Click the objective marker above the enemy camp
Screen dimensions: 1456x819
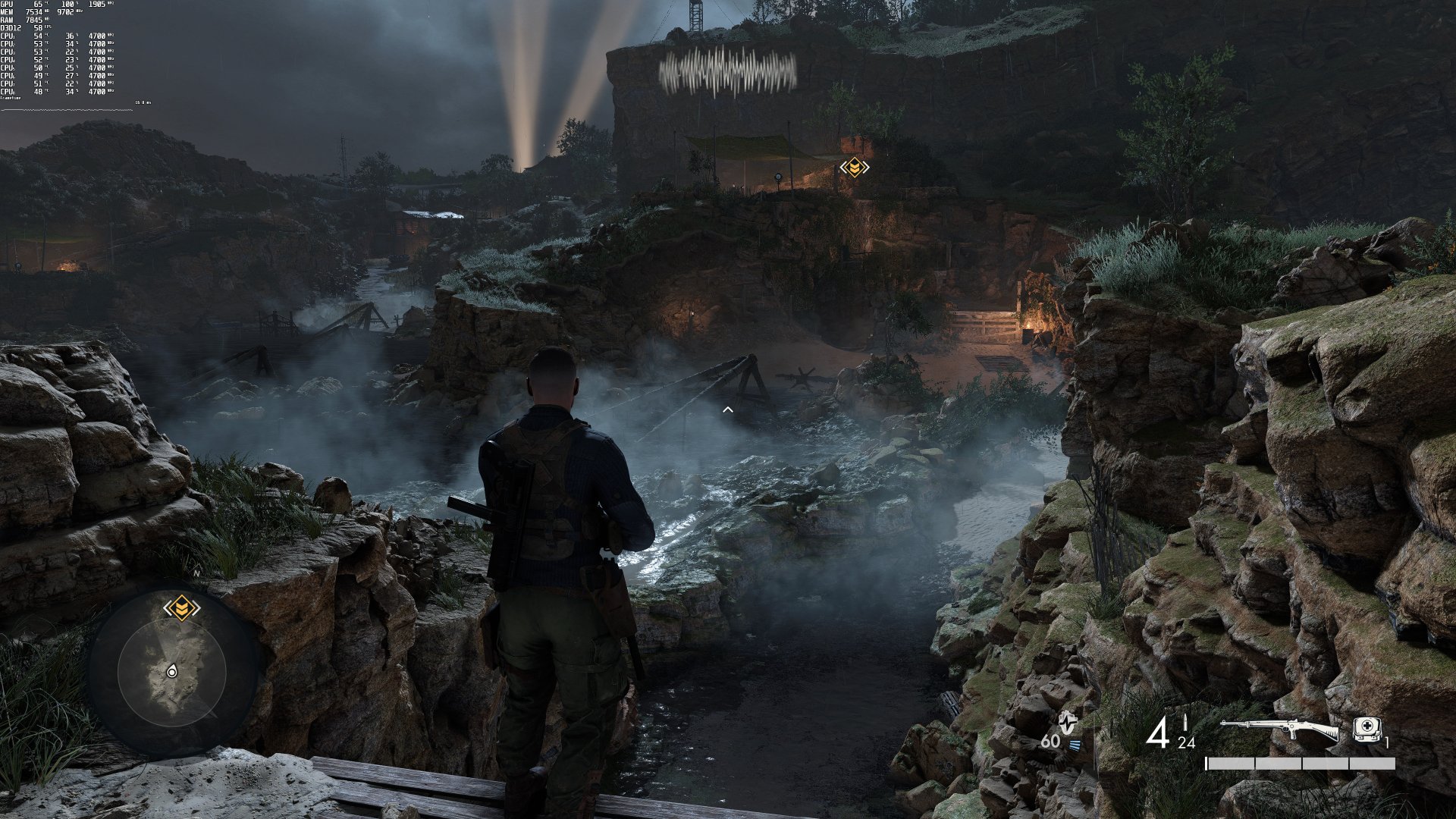point(855,168)
